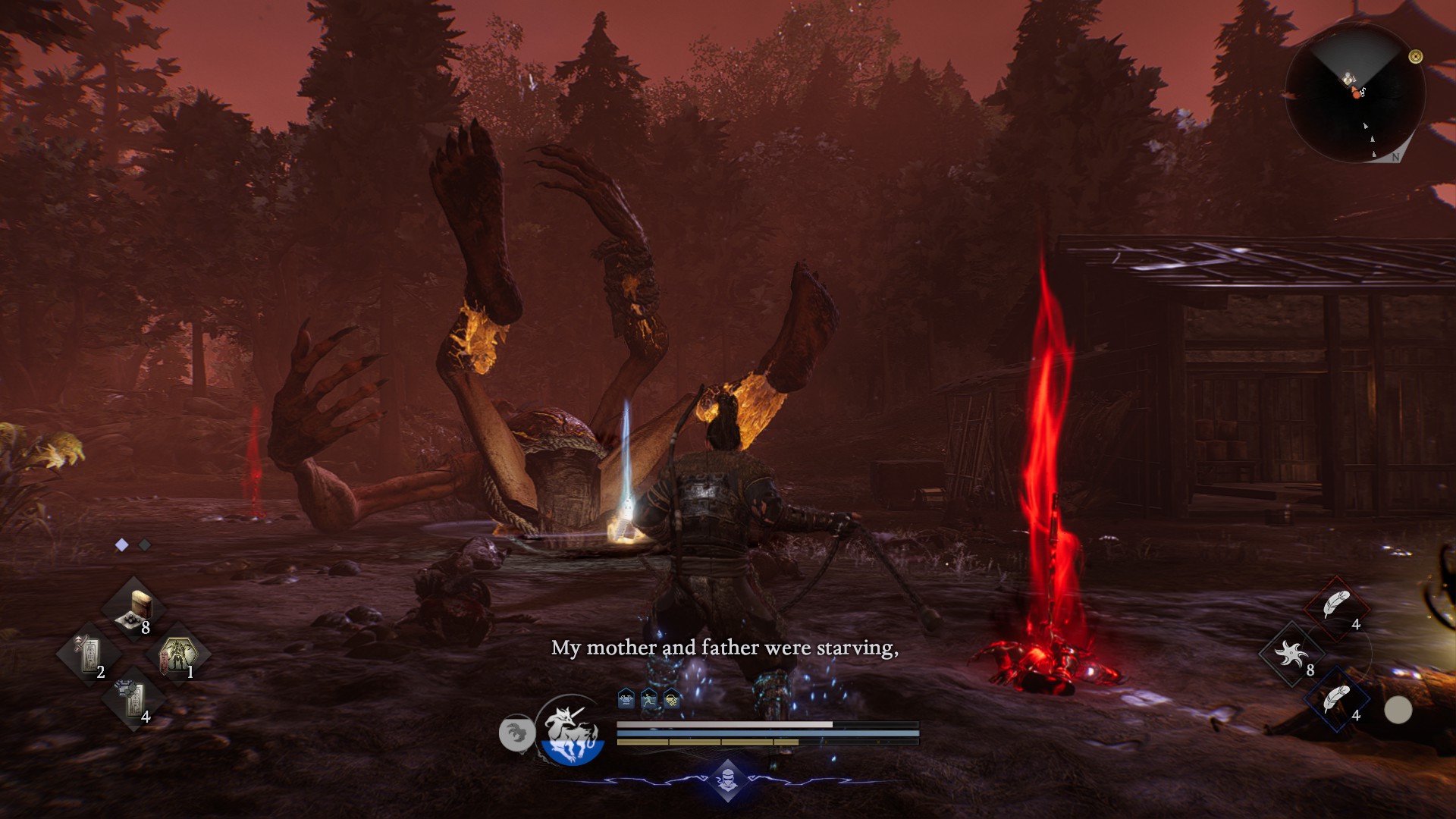Use the armor talisman slot with count 4

[133, 698]
